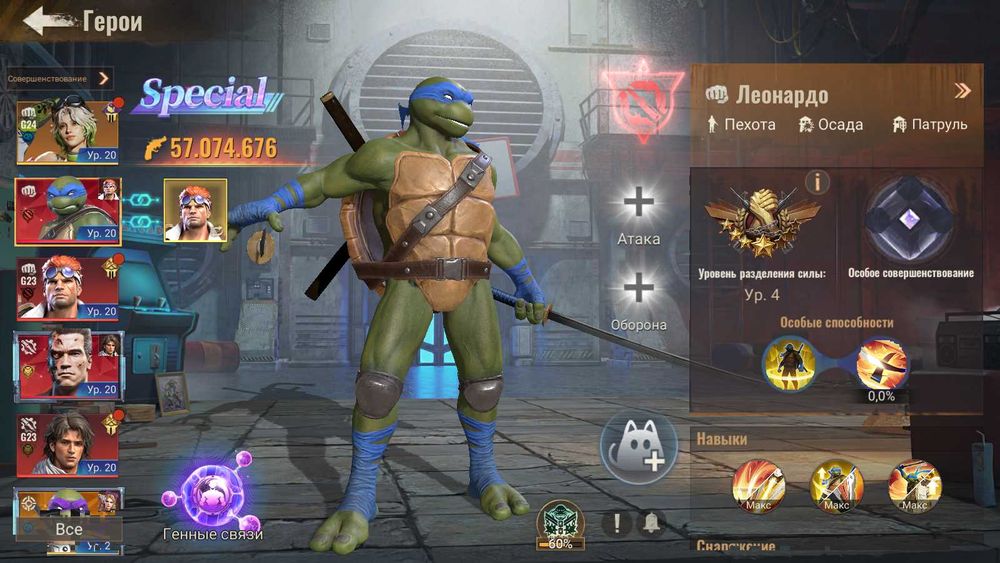1000x563 pixels.
Task: Open the 60% emblem icon
Action: [560, 523]
